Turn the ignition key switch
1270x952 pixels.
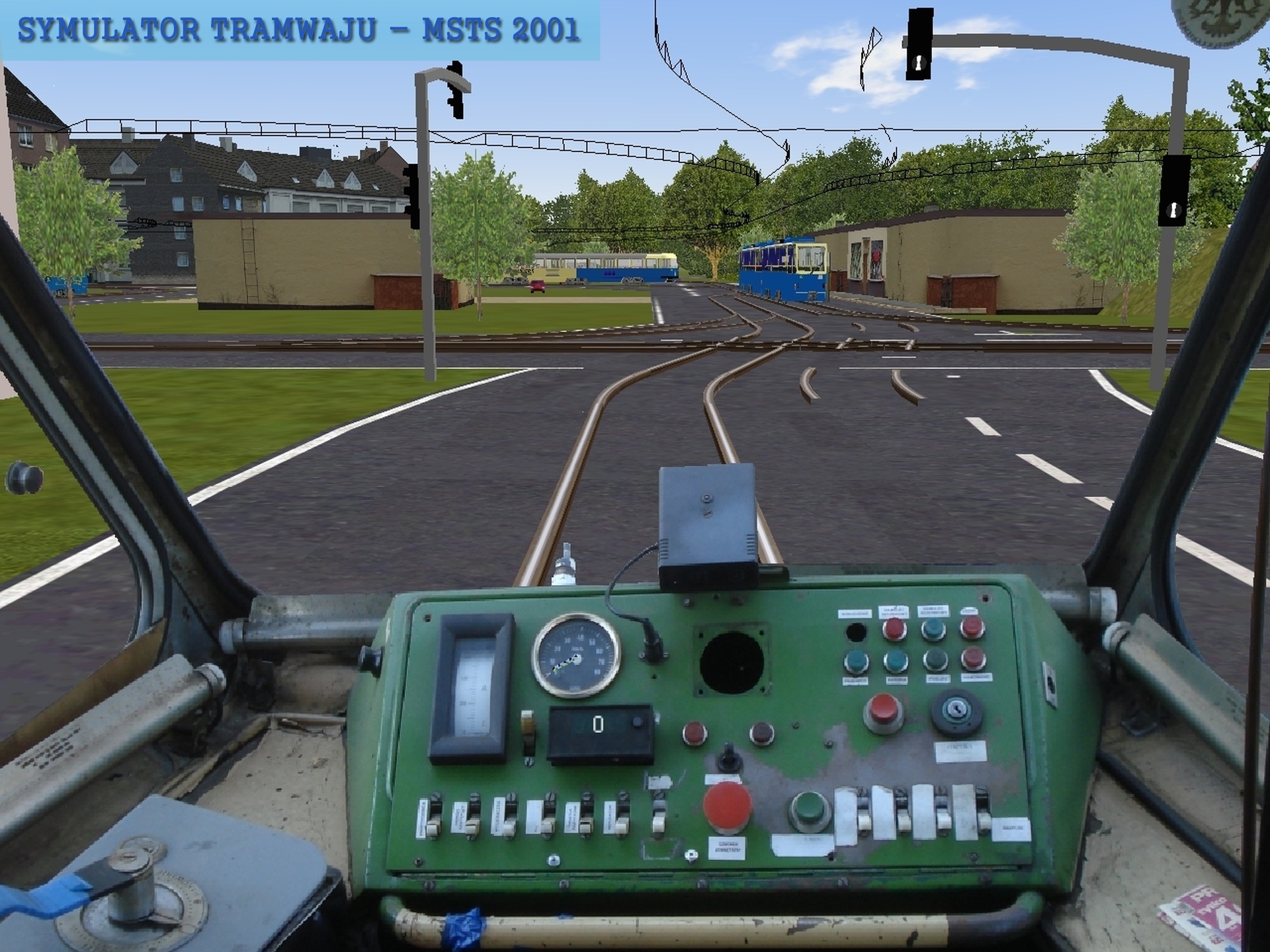(956, 711)
